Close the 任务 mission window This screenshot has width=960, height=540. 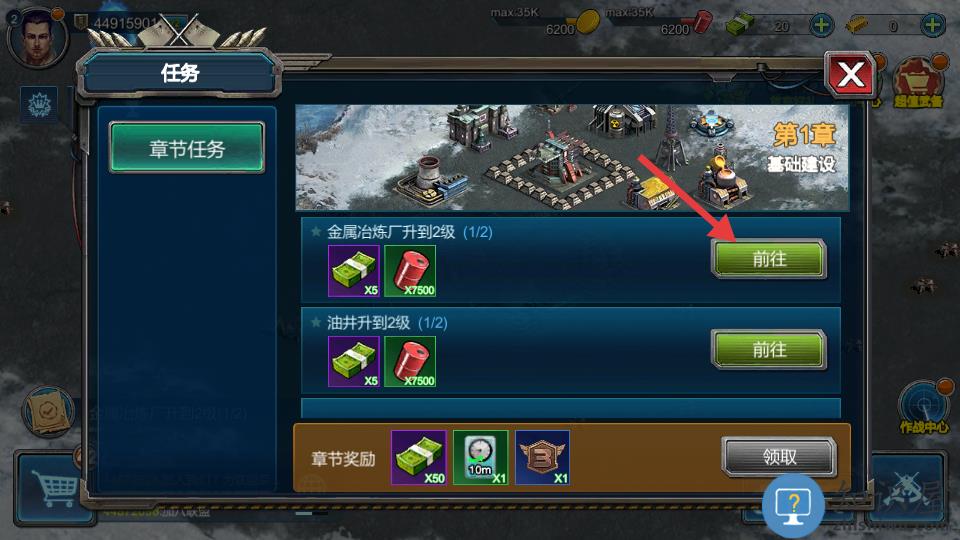851,74
